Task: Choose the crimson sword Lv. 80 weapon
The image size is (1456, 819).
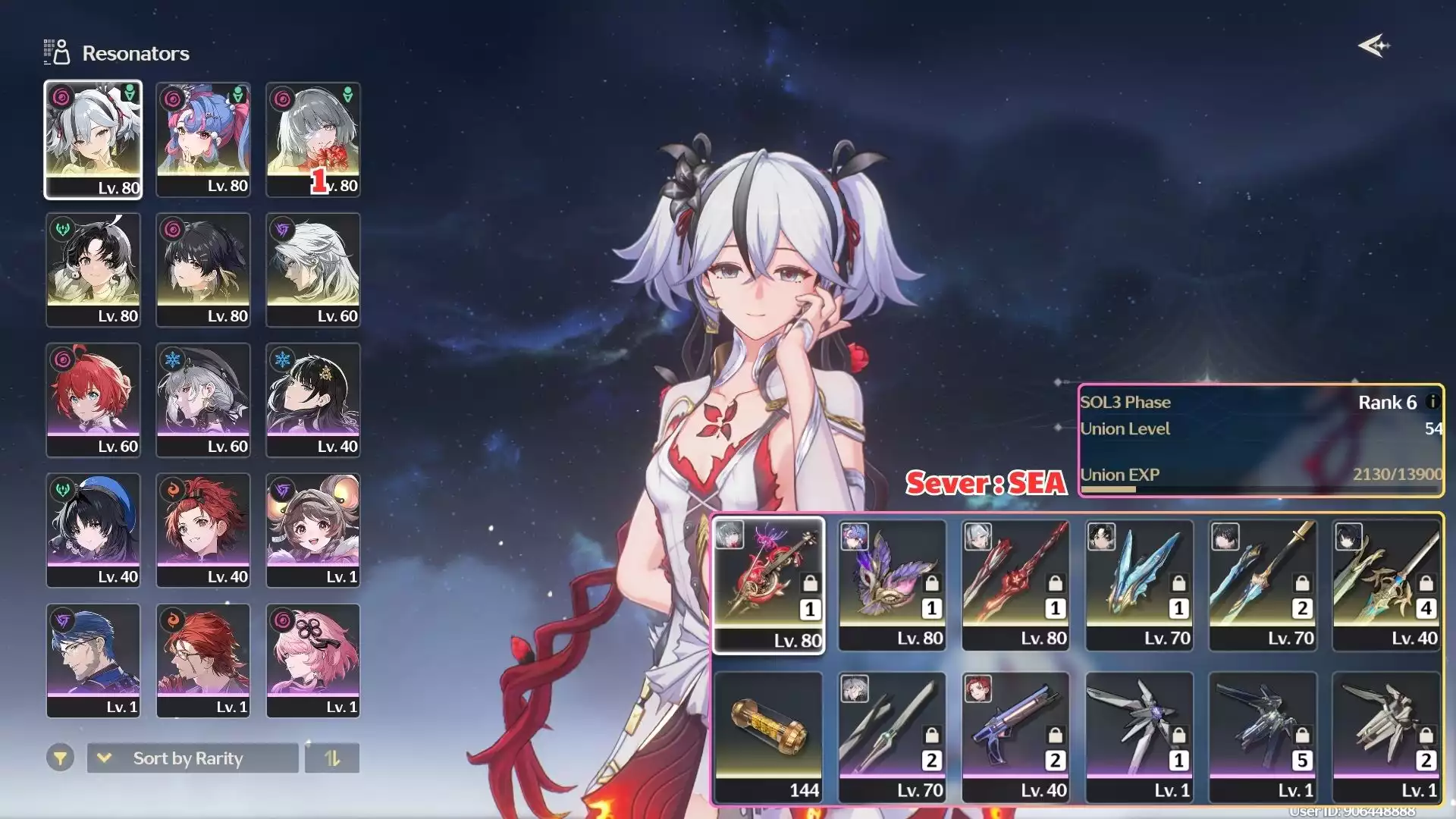Action: [x=1016, y=585]
